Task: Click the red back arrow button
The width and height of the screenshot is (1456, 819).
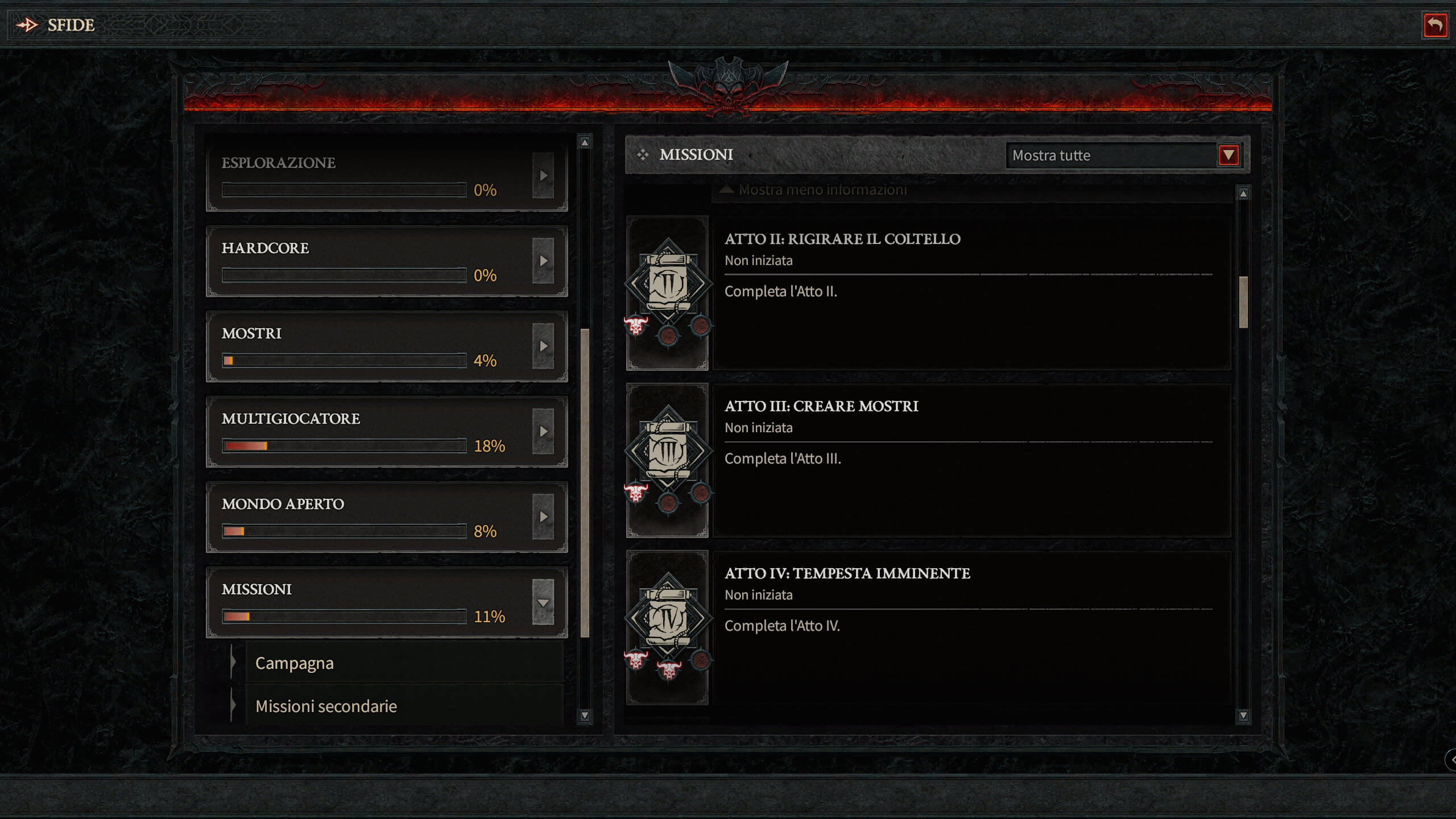Action: (x=1434, y=25)
